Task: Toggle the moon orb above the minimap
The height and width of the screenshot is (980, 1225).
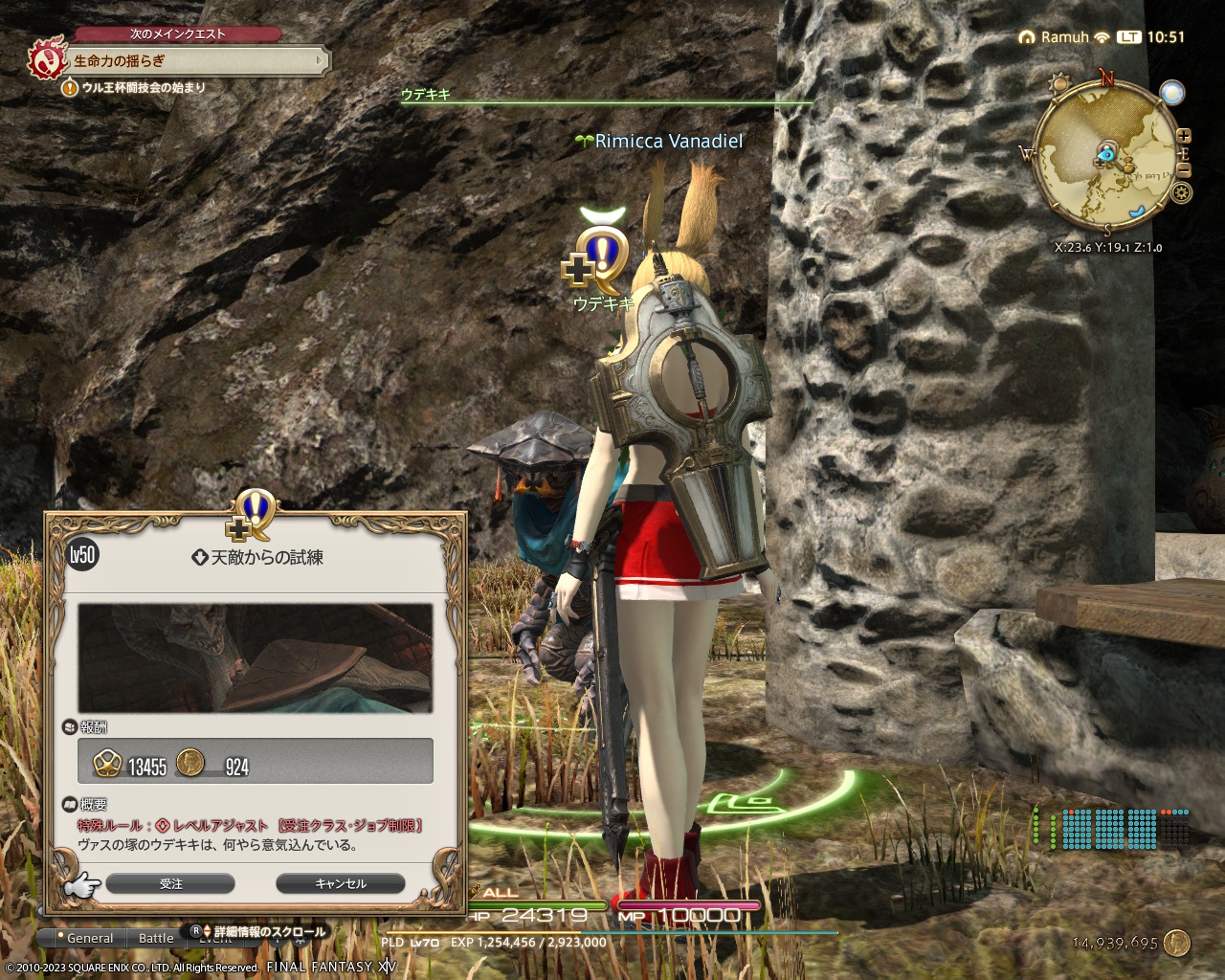Action: pos(1172,93)
